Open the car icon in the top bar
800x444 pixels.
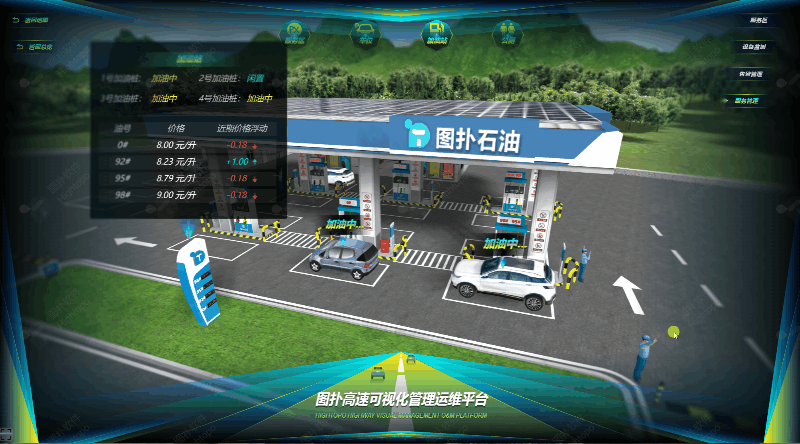[366, 33]
